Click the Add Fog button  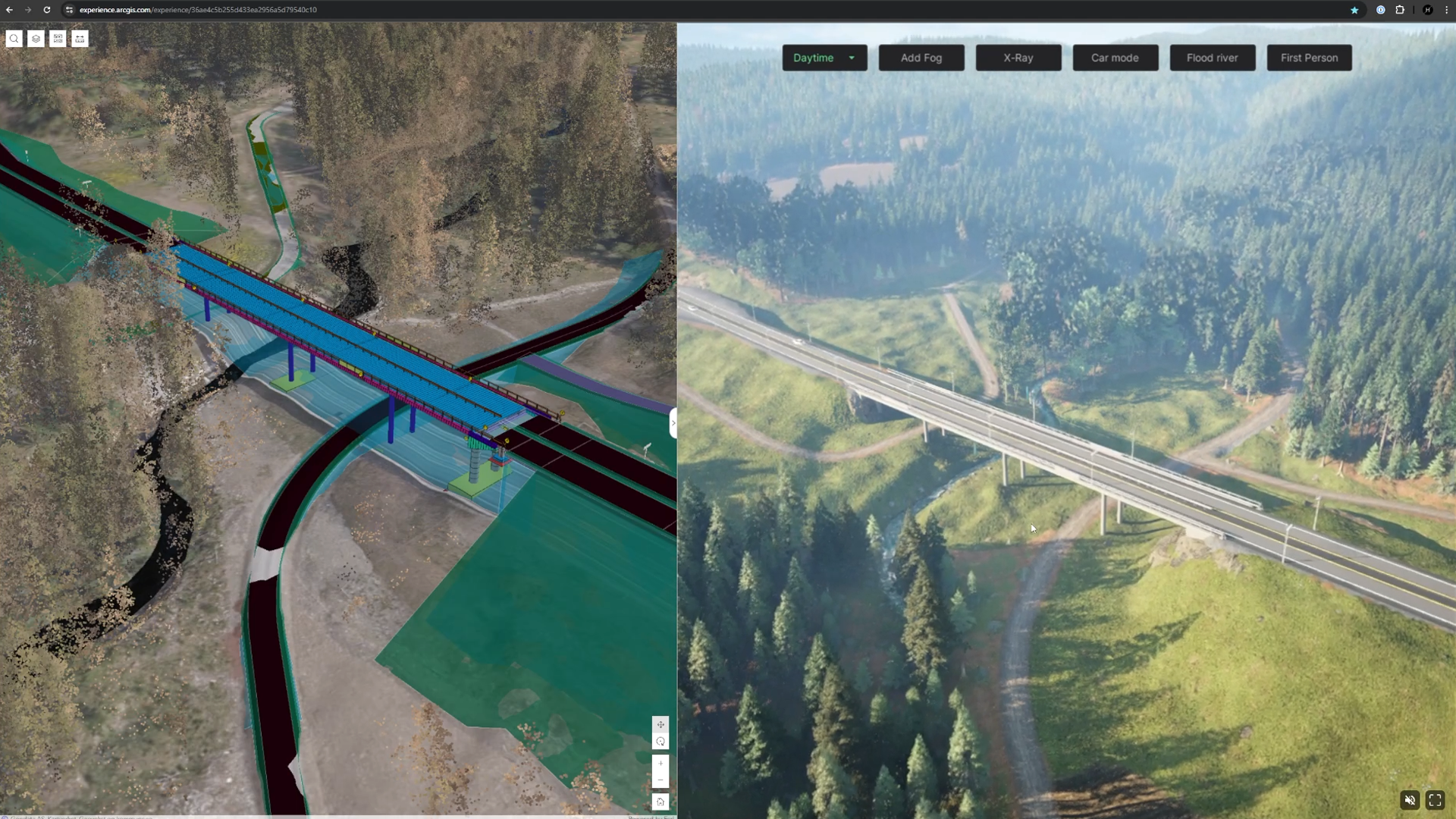[x=921, y=58]
